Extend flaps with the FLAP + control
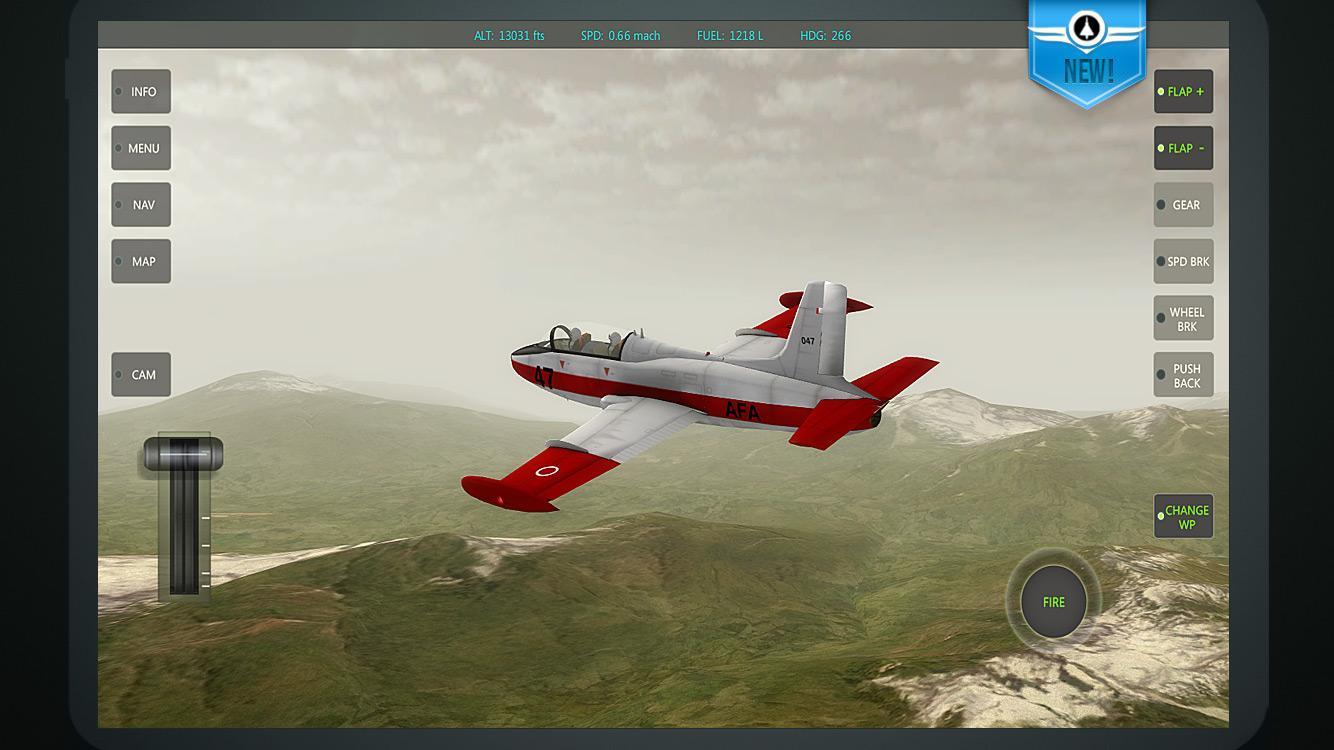 pyautogui.click(x=1183, y=91)
